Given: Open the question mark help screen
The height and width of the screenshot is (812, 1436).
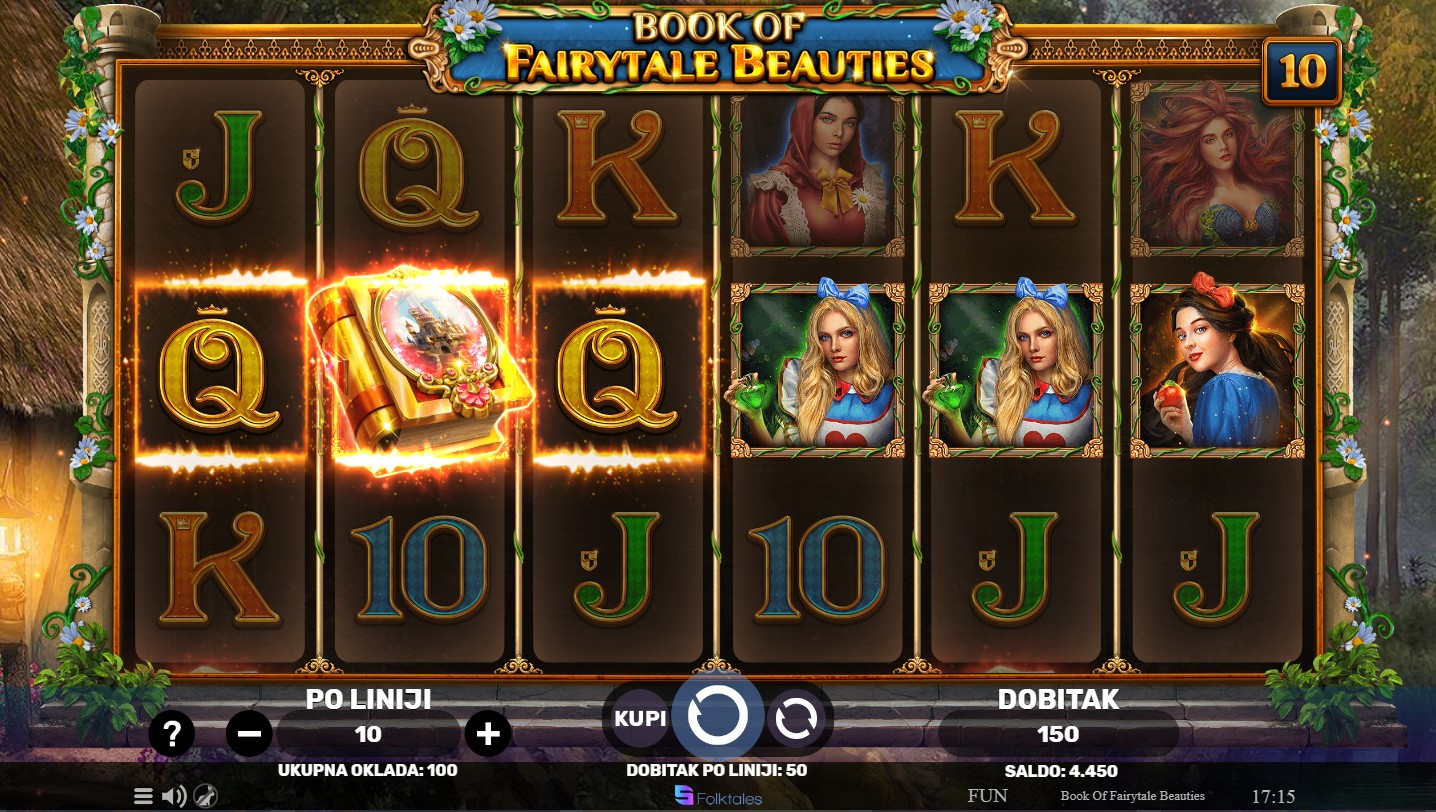Looking at the screenshot, I should [172, 735].
